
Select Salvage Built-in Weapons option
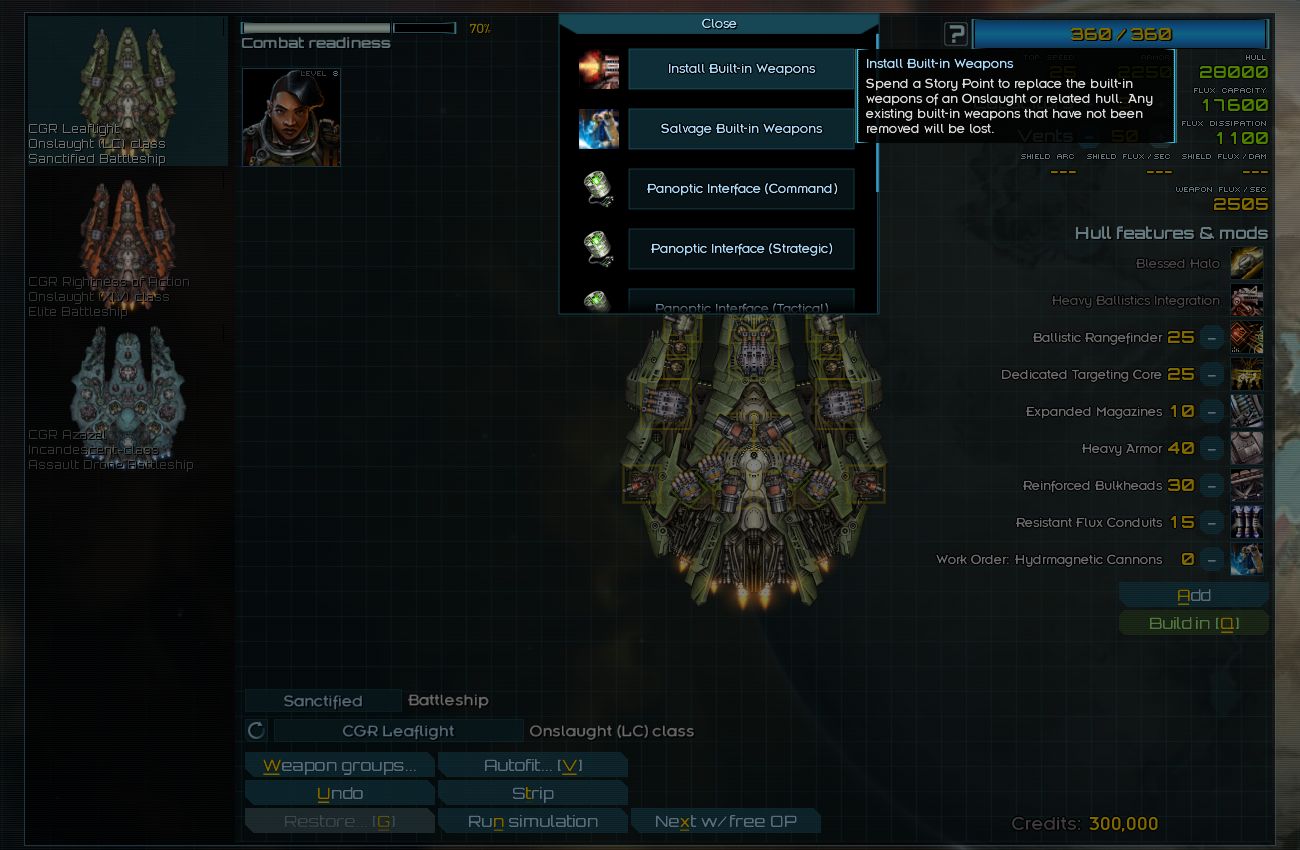(741, 129)
